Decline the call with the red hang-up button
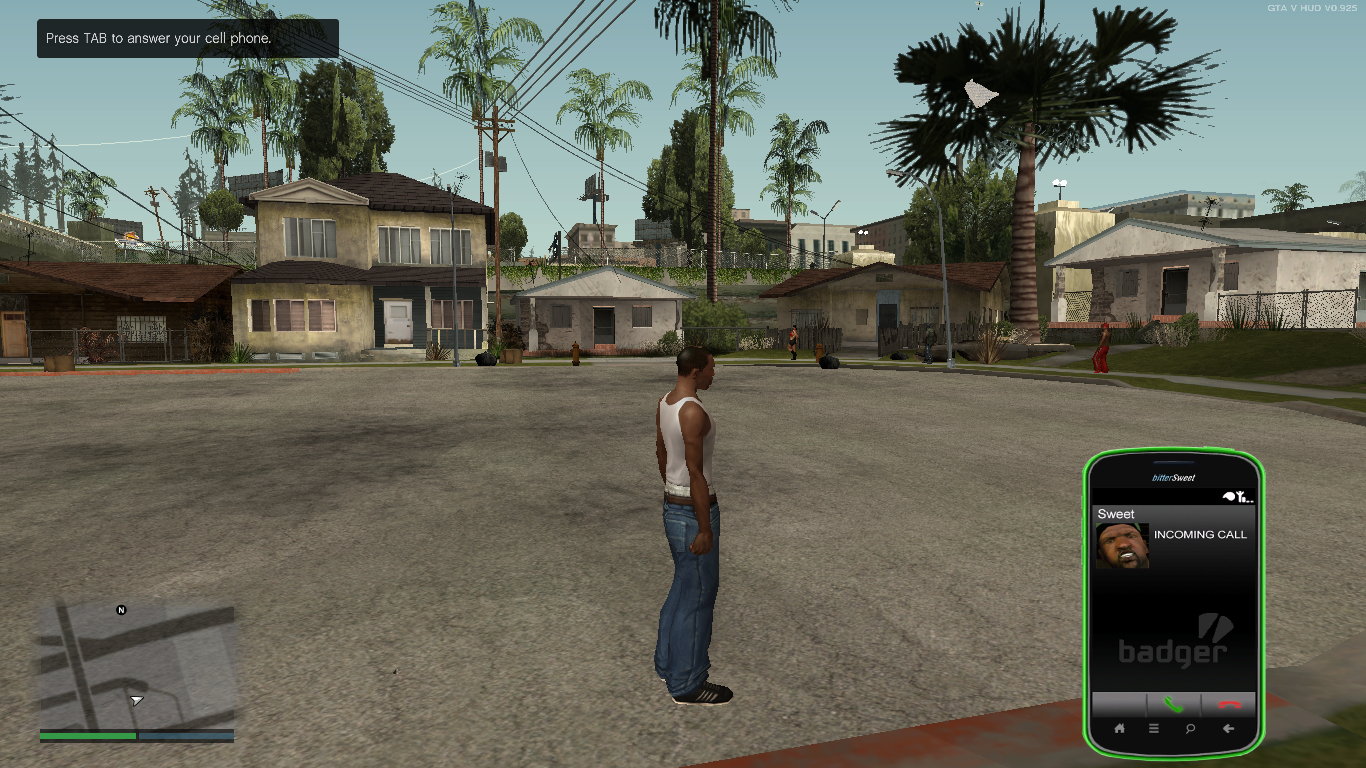 (x=1229, y=705)
